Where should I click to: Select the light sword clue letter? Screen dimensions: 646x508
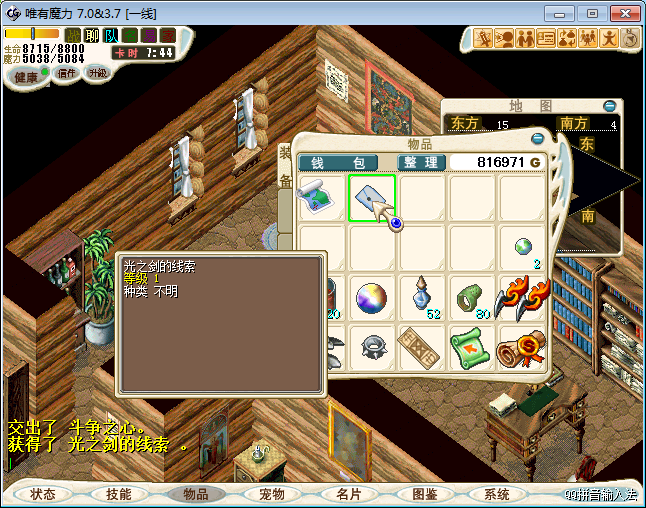(x=372, y=197)
